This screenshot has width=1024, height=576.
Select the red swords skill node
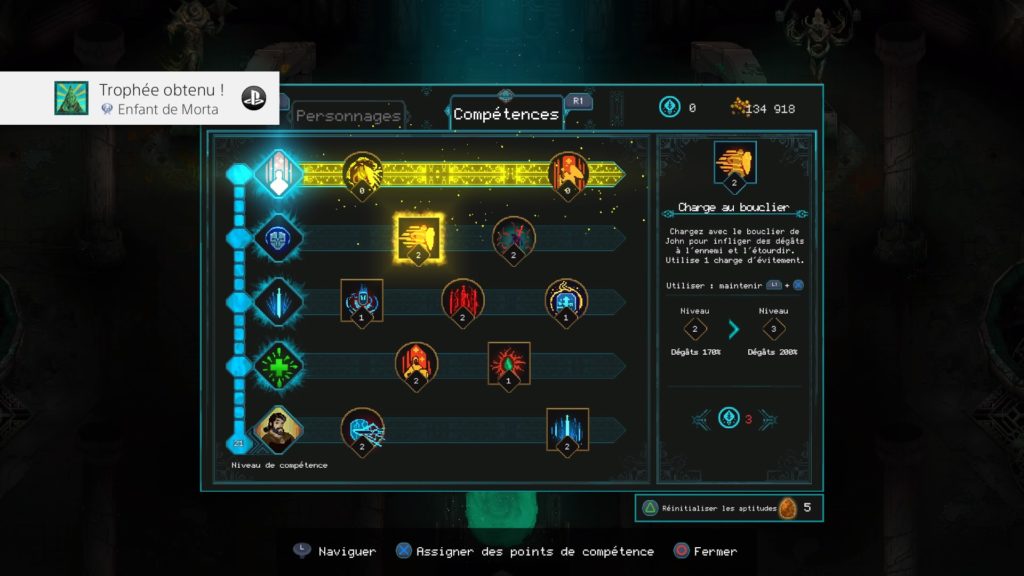[x=463, y=300]
